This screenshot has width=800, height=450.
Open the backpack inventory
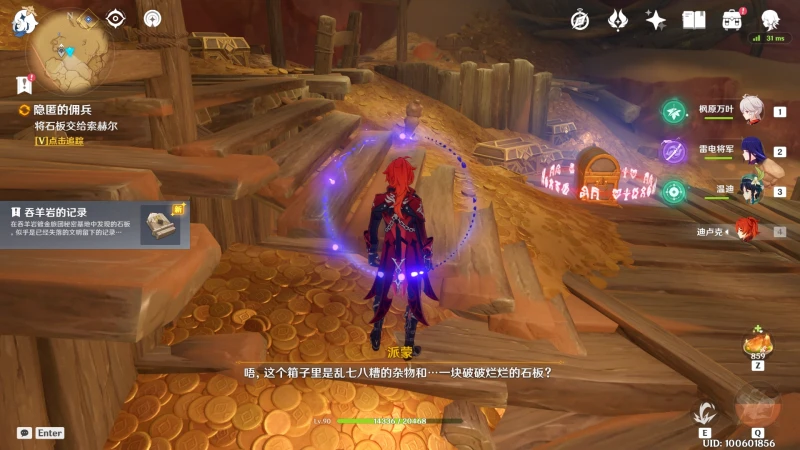pos(732,20)
